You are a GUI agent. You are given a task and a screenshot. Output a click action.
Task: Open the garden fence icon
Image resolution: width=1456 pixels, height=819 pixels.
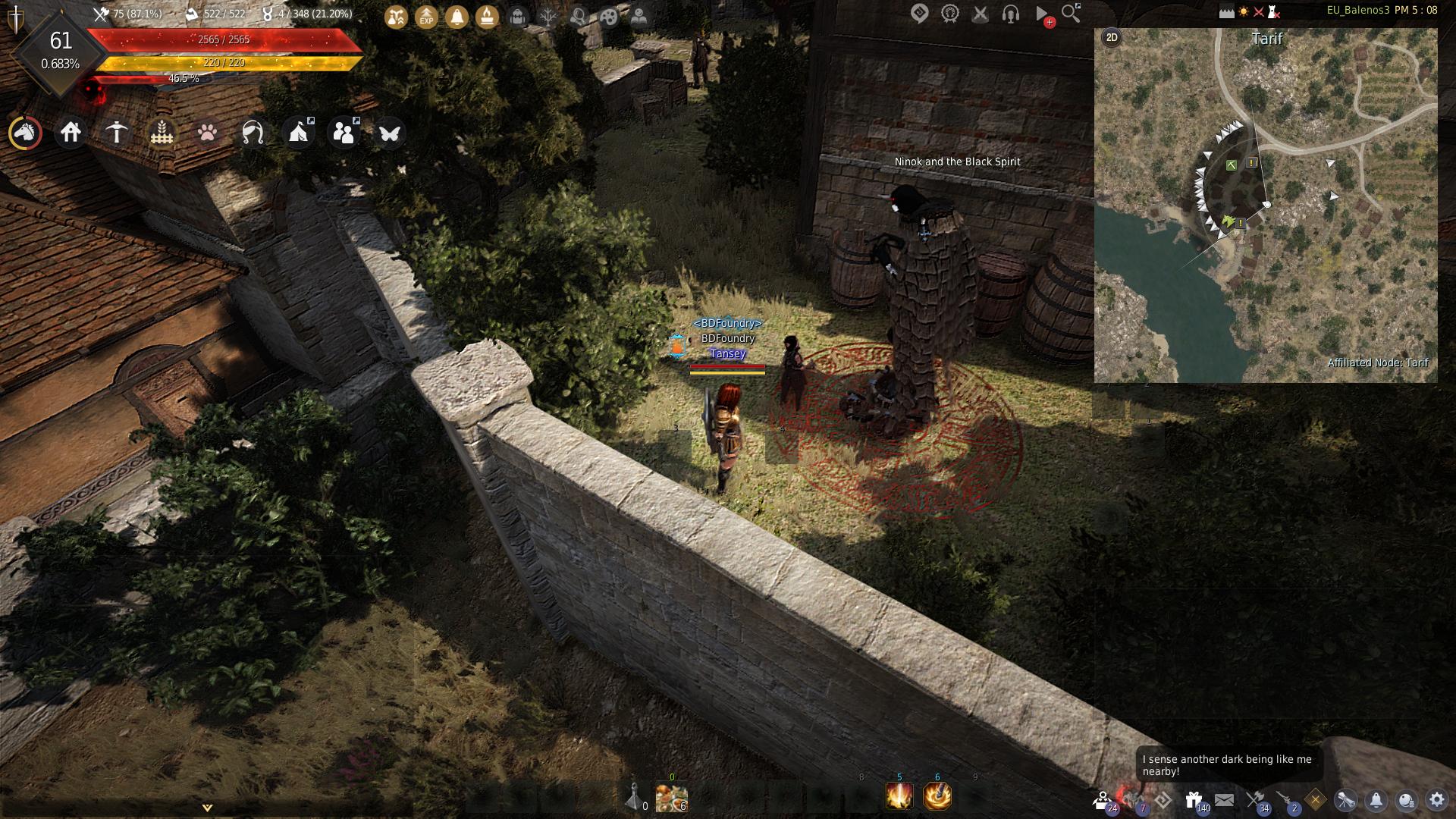[162, 133]
